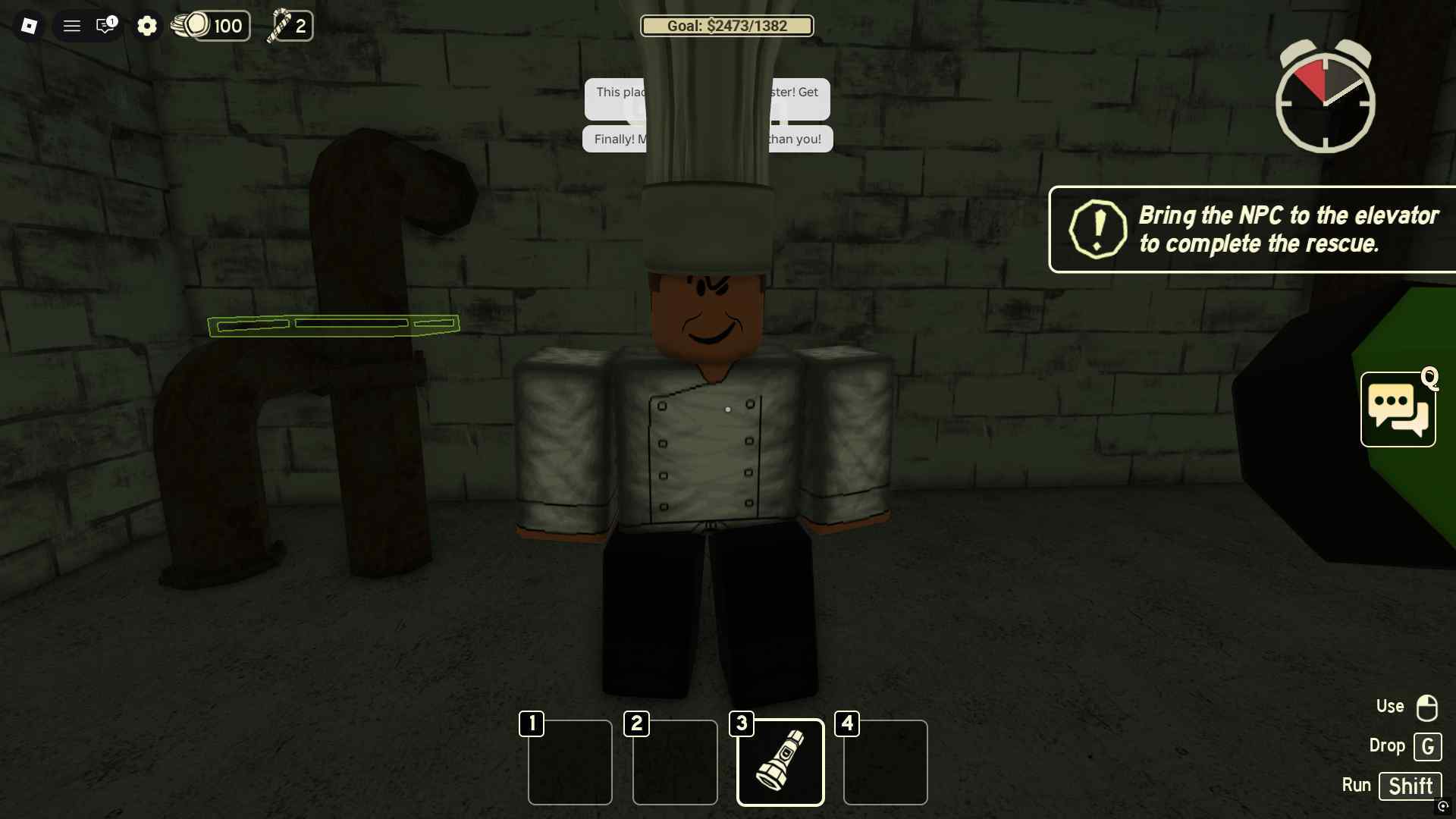Dismiss the elevator rescue notification banner
Image resolution: width=1456 pixels, height=819 pixels.
tap(1251, 230)
